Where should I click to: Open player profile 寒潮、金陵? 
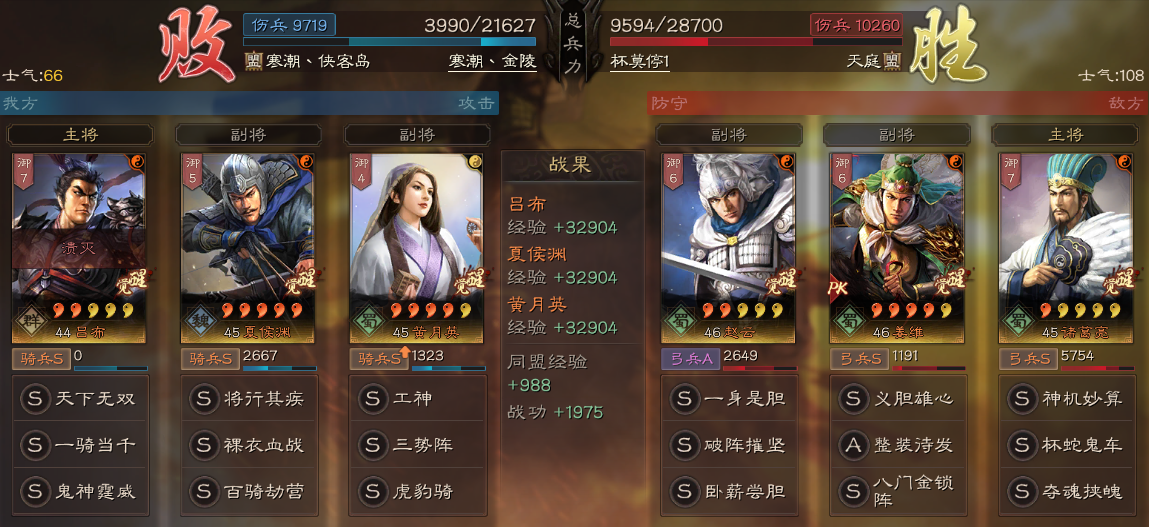point(492,61)
